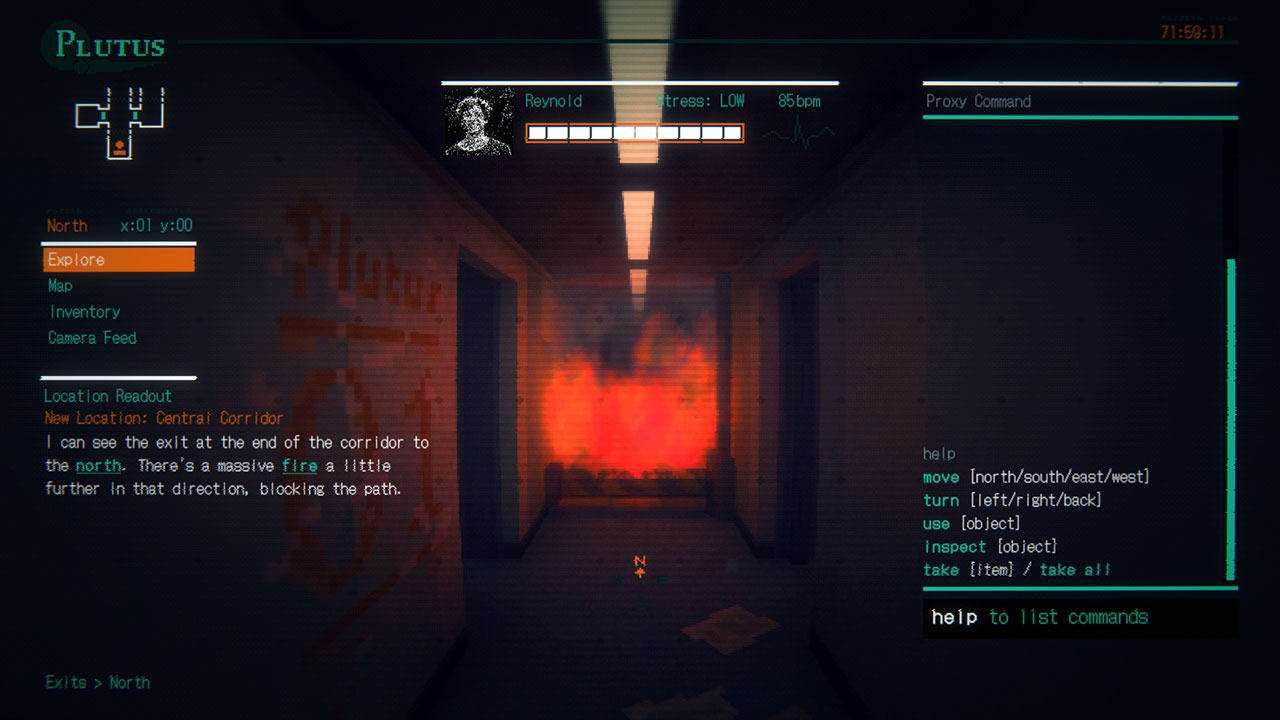Click the 'take all' command
Screen dimensions: 1280x720
coord(1075,570)
